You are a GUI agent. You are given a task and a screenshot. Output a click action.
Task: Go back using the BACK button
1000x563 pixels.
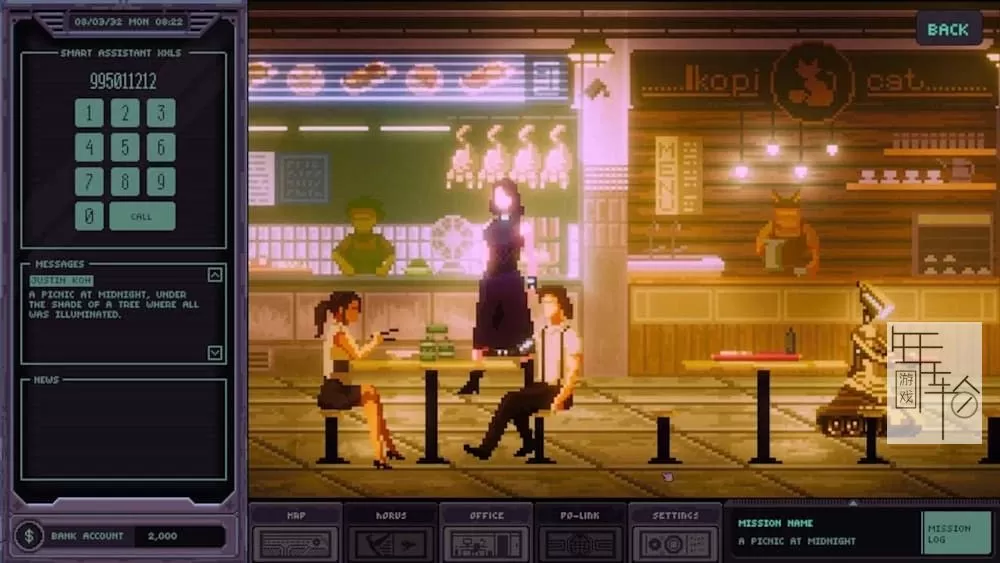tap(947, 29)
